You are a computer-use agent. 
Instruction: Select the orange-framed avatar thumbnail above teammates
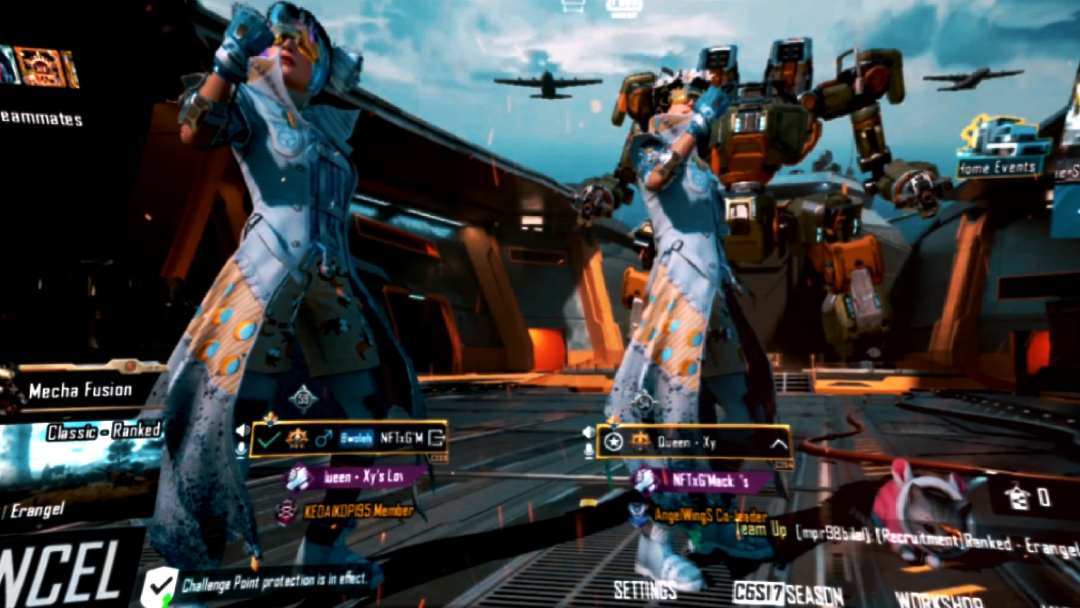click(x=40, y=67)
